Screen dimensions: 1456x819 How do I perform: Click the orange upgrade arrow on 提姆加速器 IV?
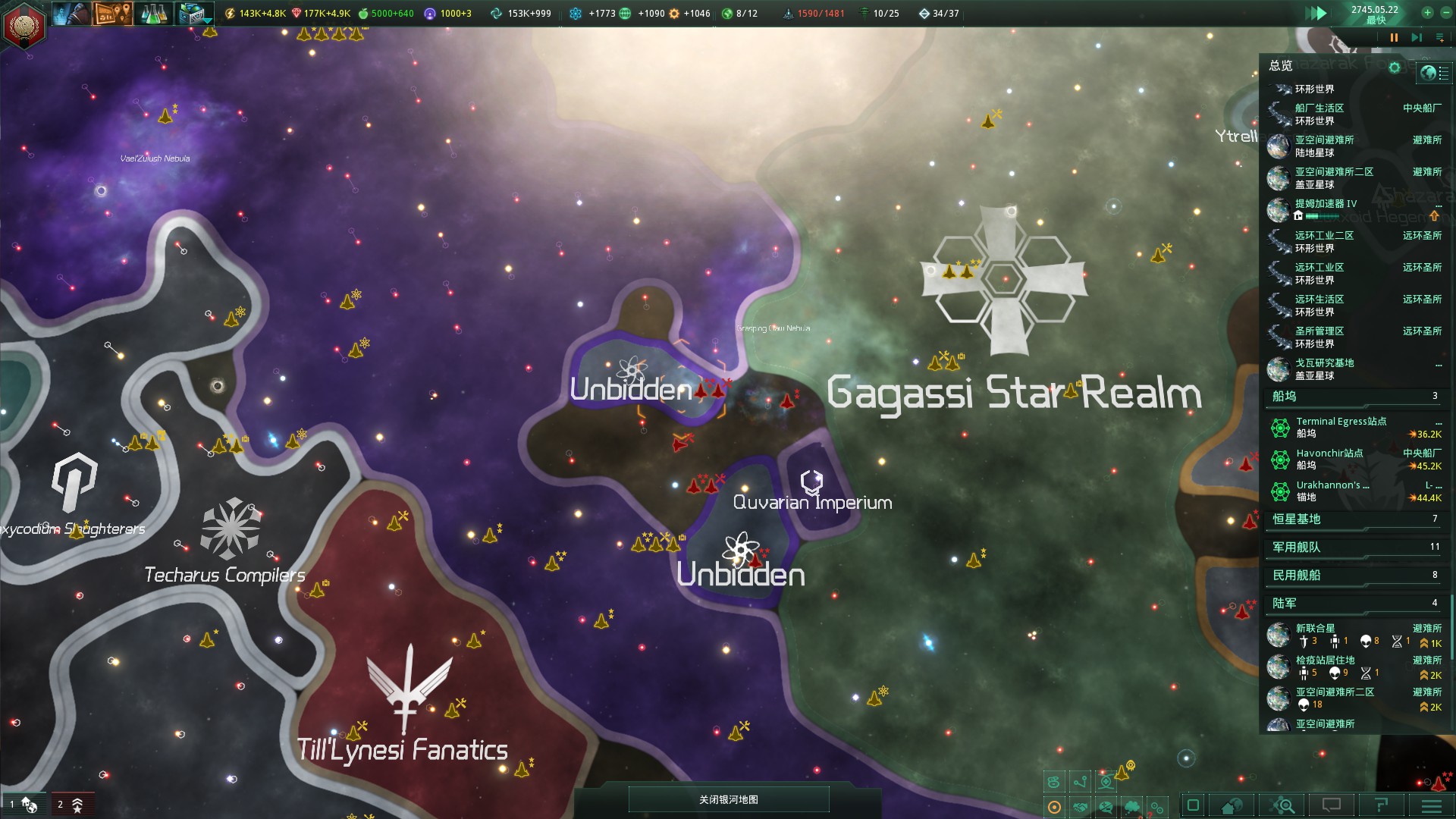(1434, 216)
